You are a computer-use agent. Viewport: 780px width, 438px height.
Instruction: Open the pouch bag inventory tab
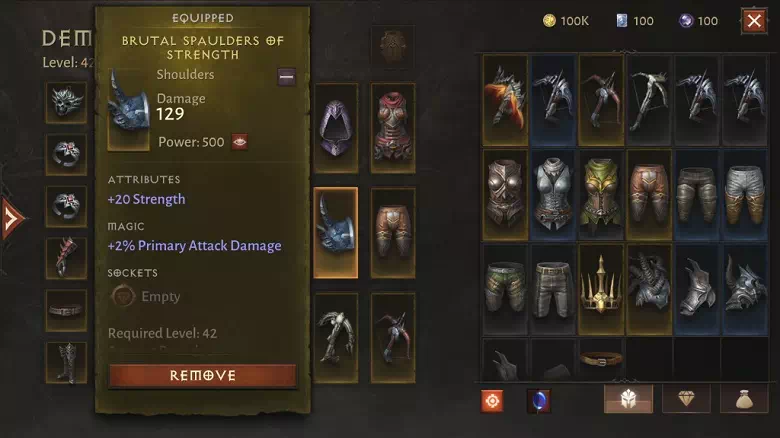click(x=744, y=399)
